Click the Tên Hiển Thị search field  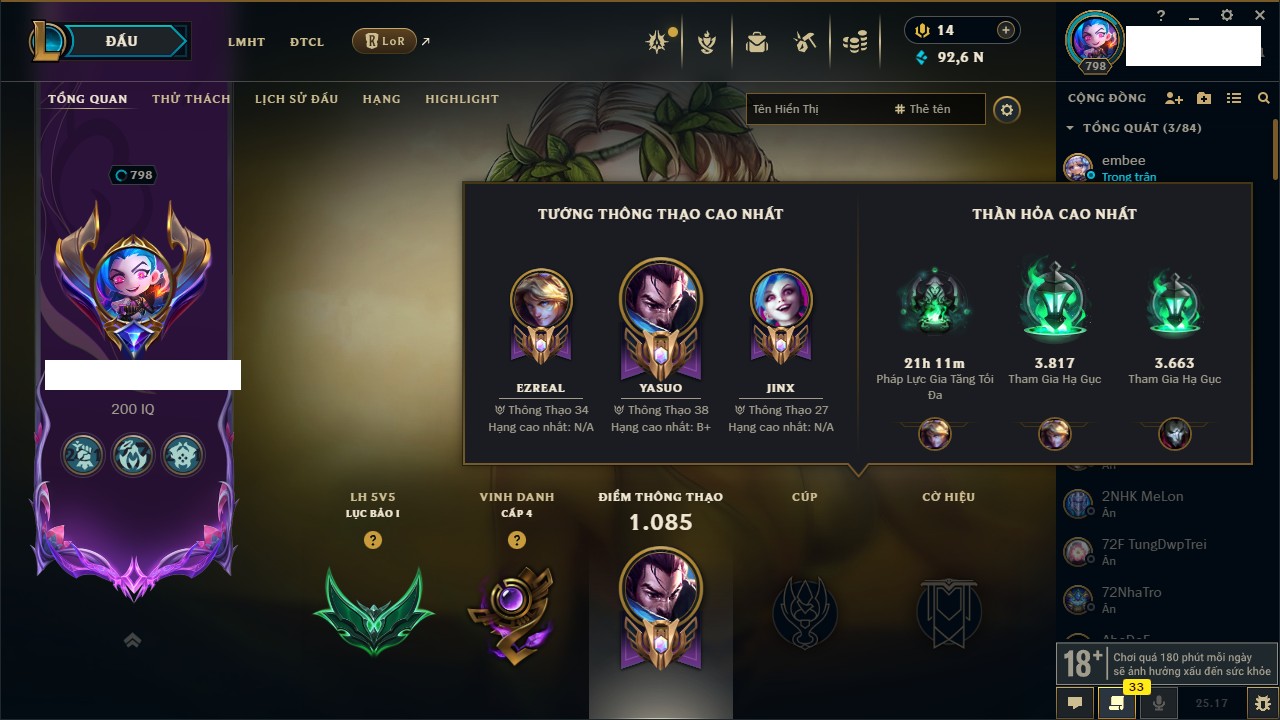click(815, 109)
